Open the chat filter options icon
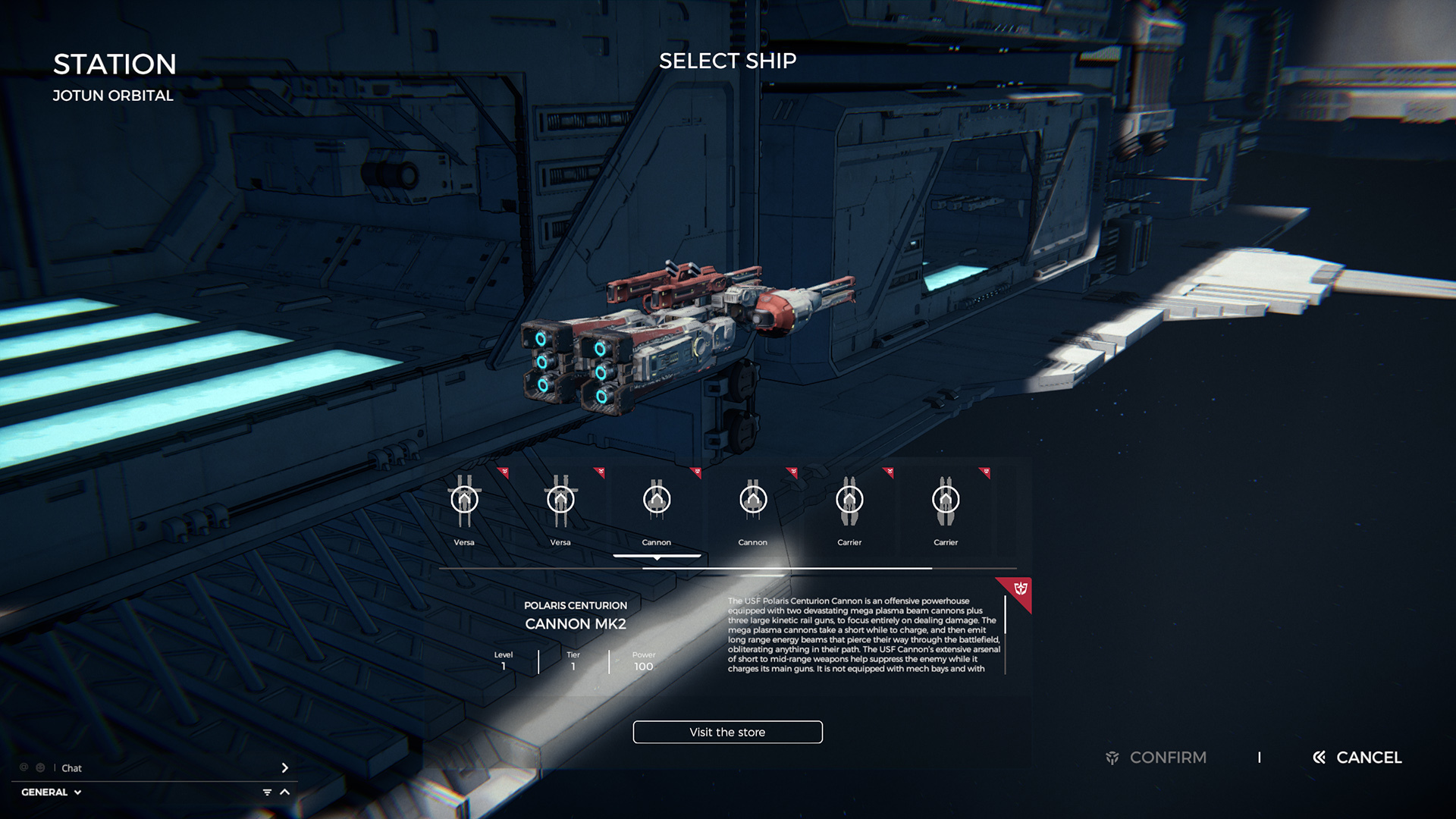The height and width of the screenshot is (819, 1456). [x=267, y=792]
